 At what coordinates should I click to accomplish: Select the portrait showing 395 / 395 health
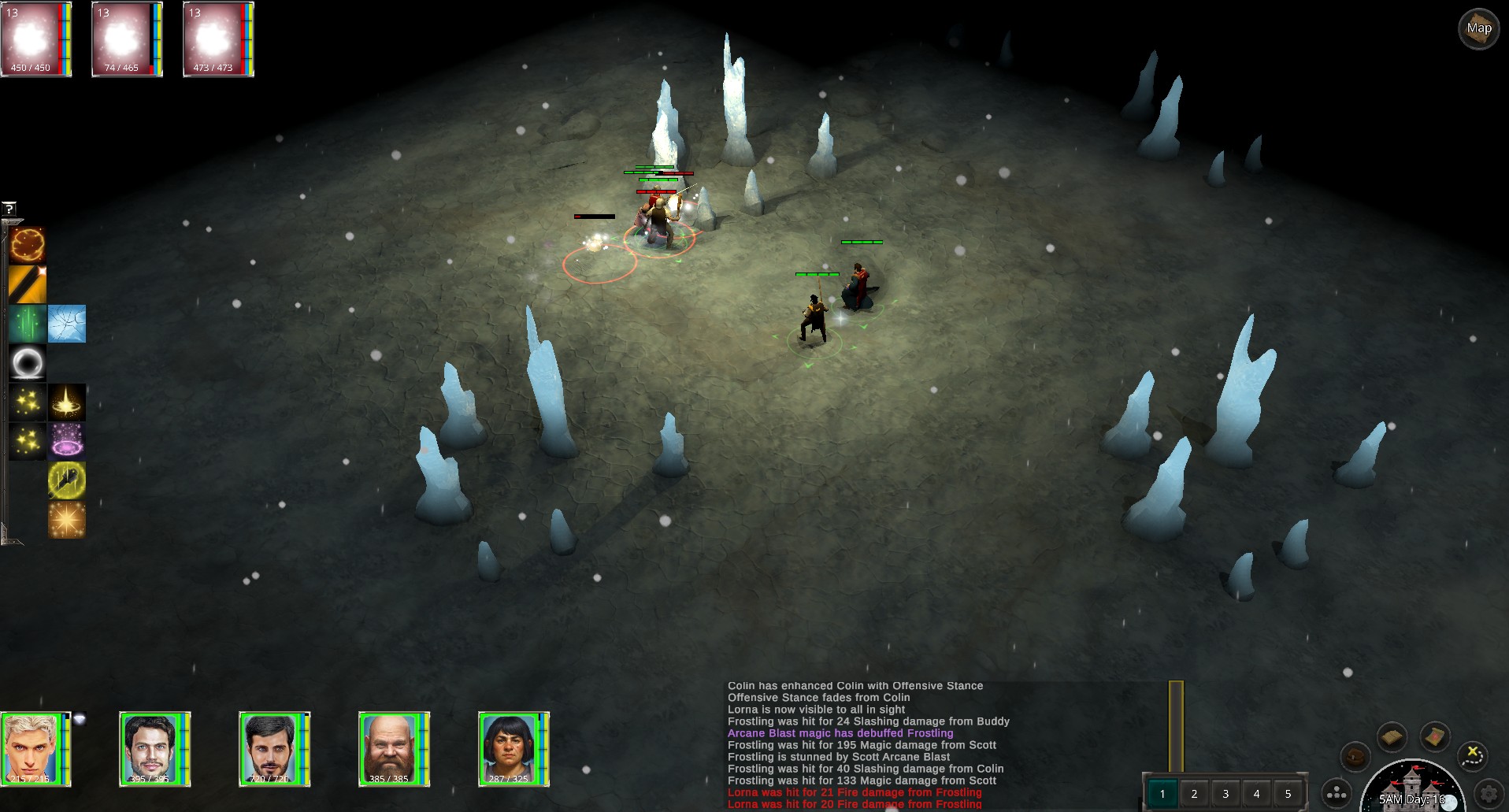(151, 748)
